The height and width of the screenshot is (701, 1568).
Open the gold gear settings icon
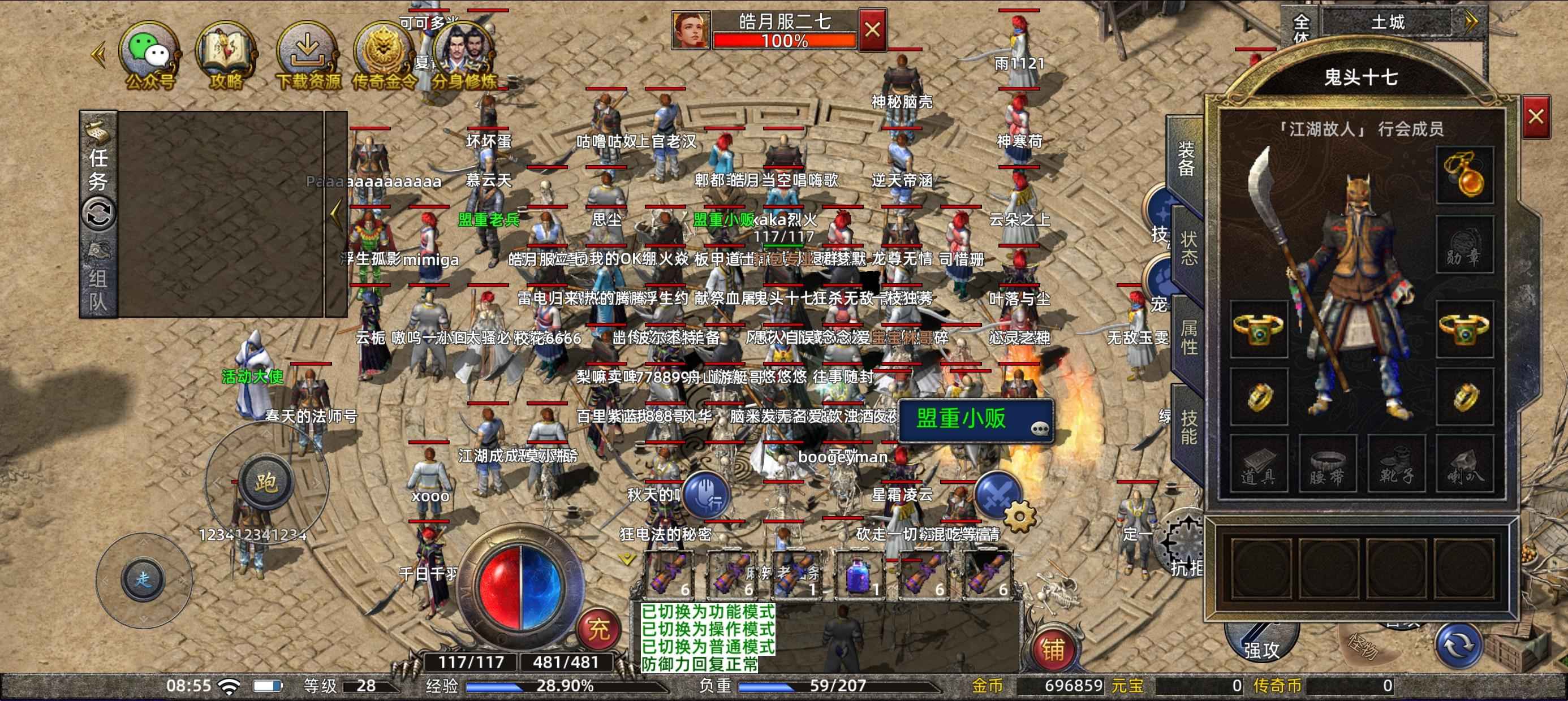tap(1019, 517)
